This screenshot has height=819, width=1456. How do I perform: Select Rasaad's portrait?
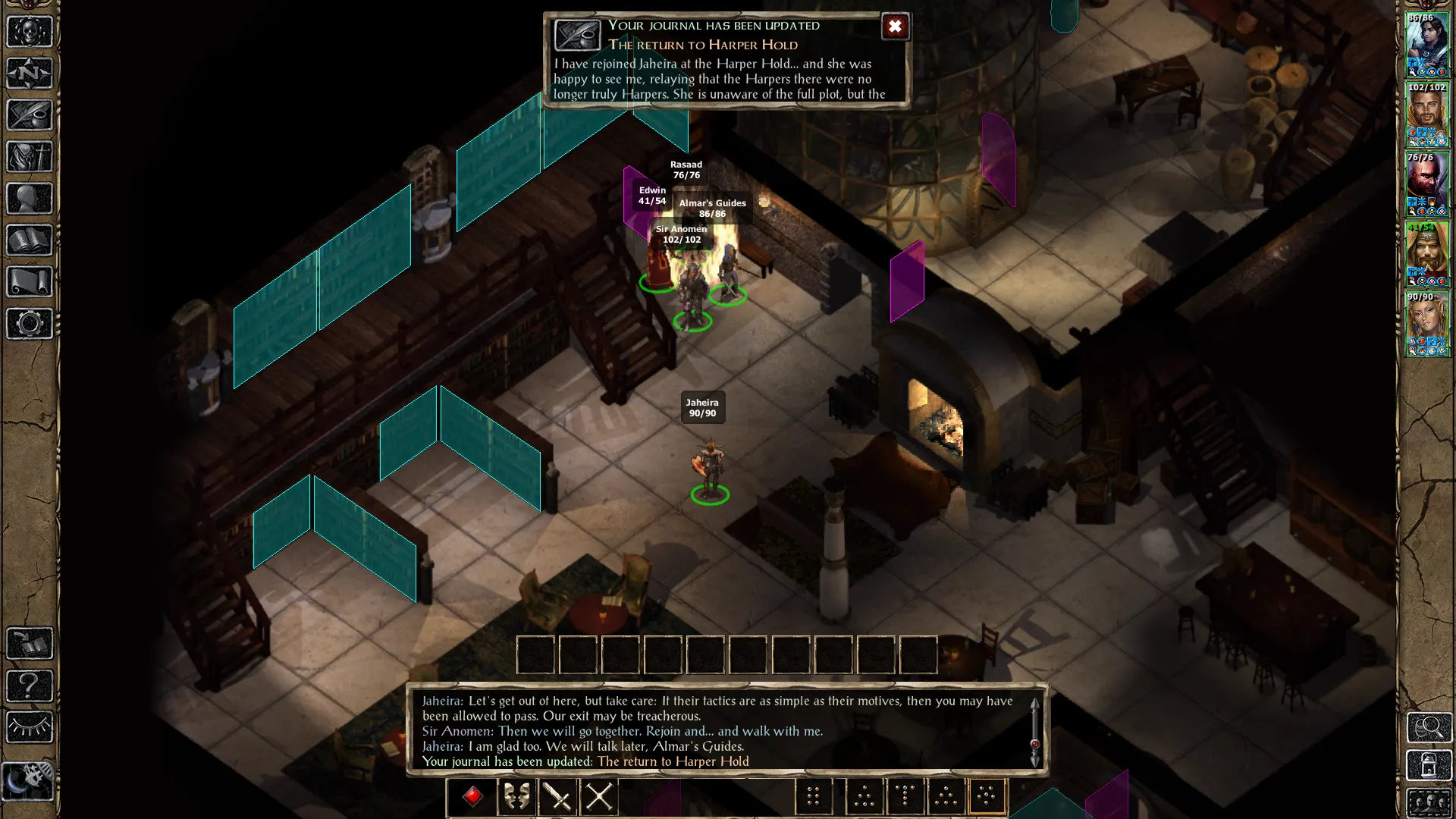click(1427, 184)
